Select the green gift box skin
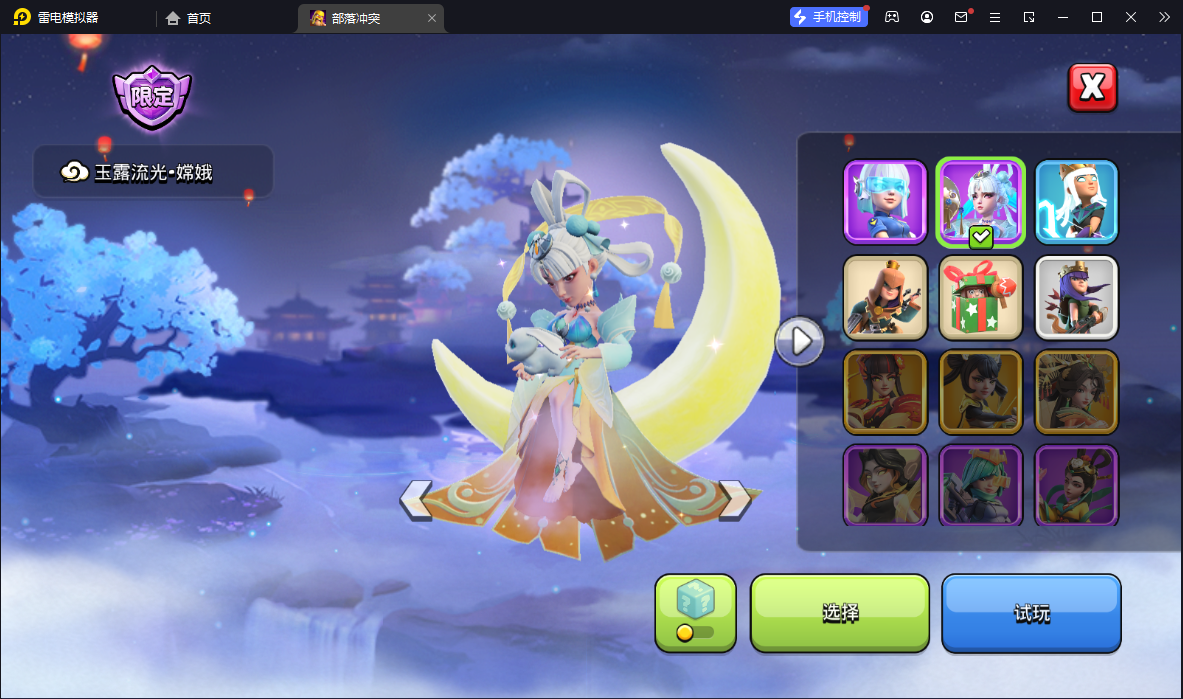The image size is (1183, 699). click(980, 297)
